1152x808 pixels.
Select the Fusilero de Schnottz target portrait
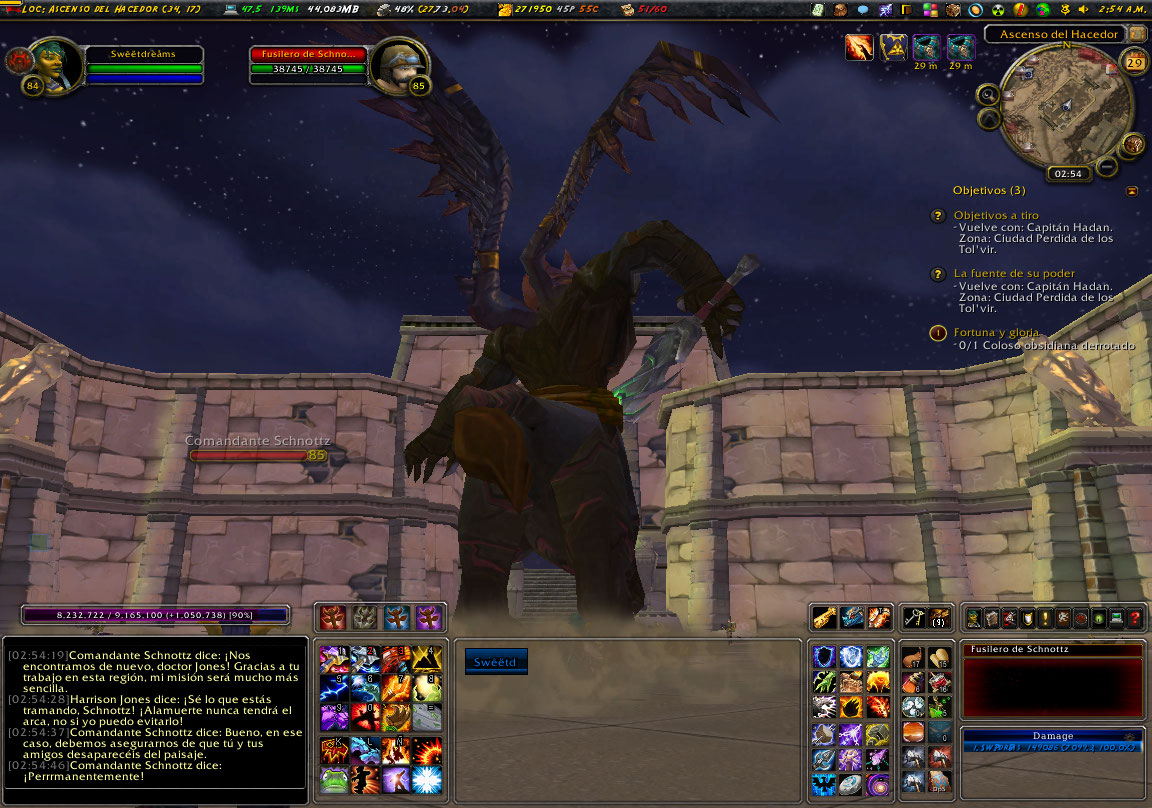[x=400, y=65]
